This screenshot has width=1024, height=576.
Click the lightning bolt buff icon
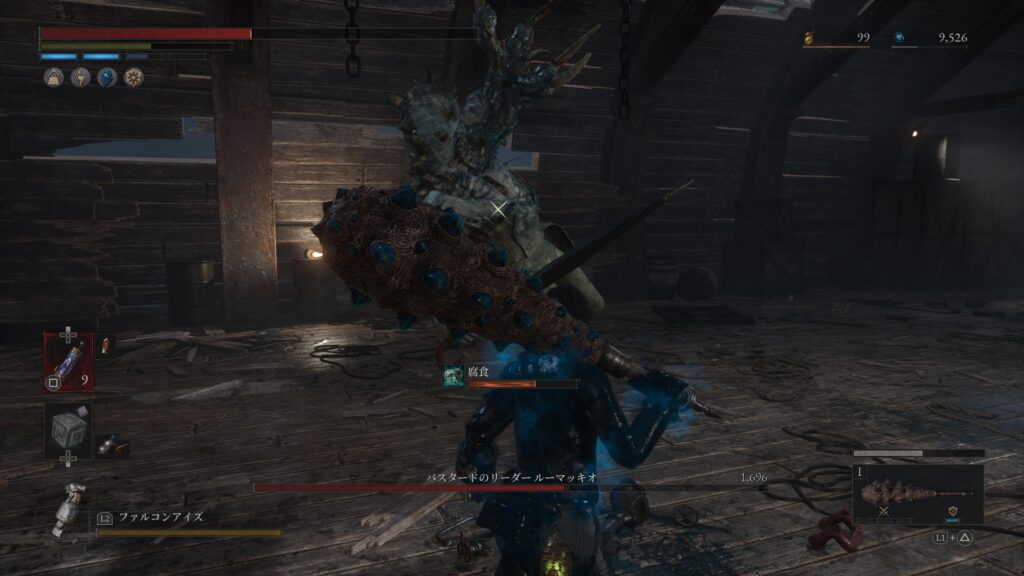[81, 77]
